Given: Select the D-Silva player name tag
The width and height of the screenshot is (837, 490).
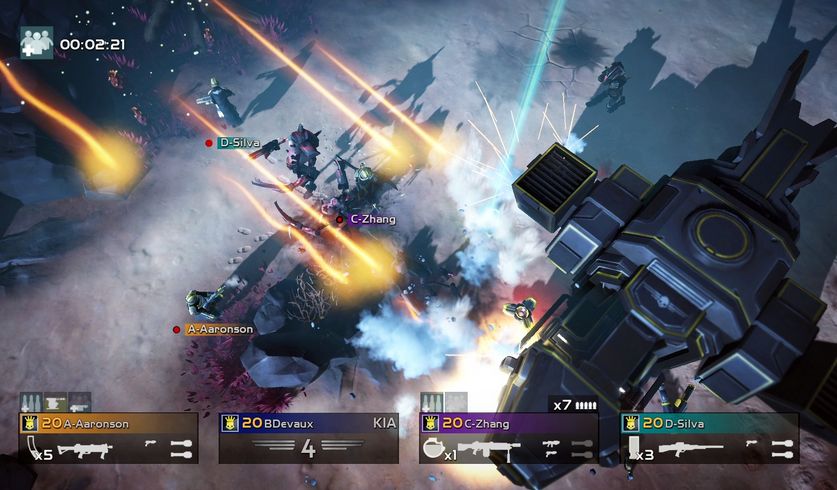Looking at the screenshot, I should click(239, 143).
